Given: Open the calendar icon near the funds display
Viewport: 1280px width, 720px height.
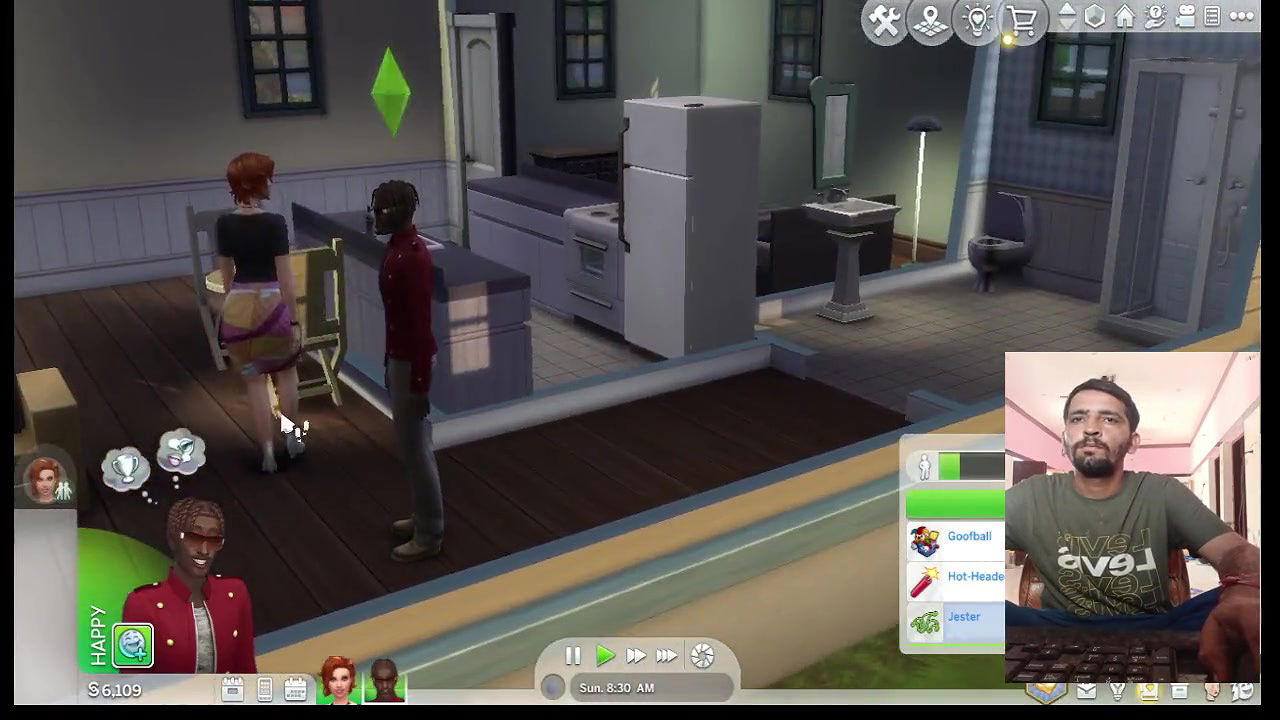Looking at the screenshot, I should click(296, 688).
